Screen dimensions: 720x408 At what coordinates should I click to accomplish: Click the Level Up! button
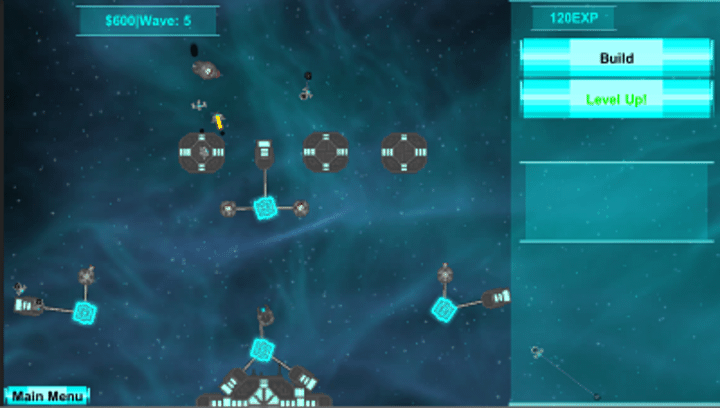tap(616, 99)
